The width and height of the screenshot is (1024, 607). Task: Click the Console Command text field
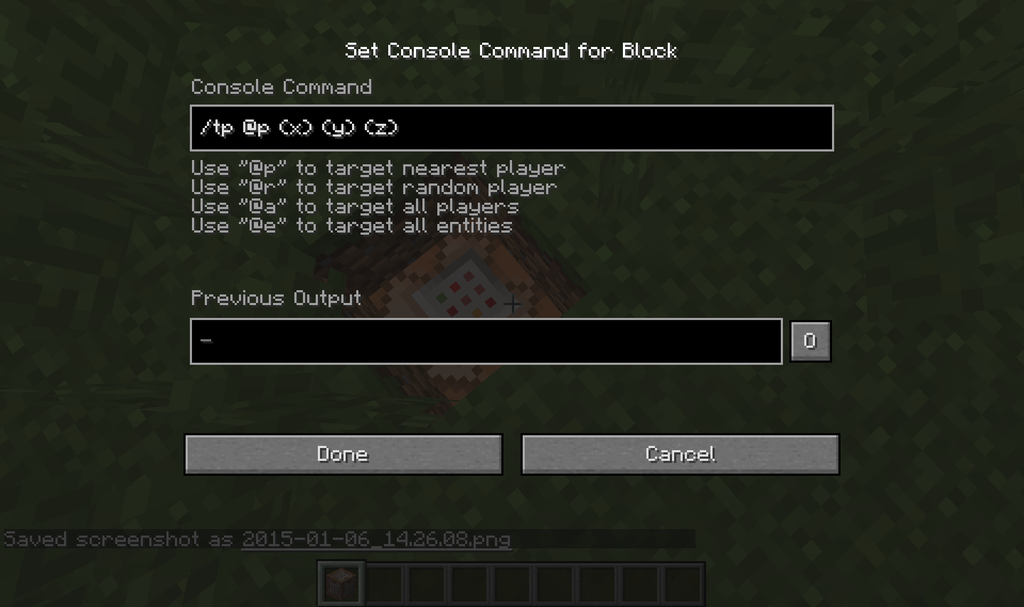tap(511, 128)
